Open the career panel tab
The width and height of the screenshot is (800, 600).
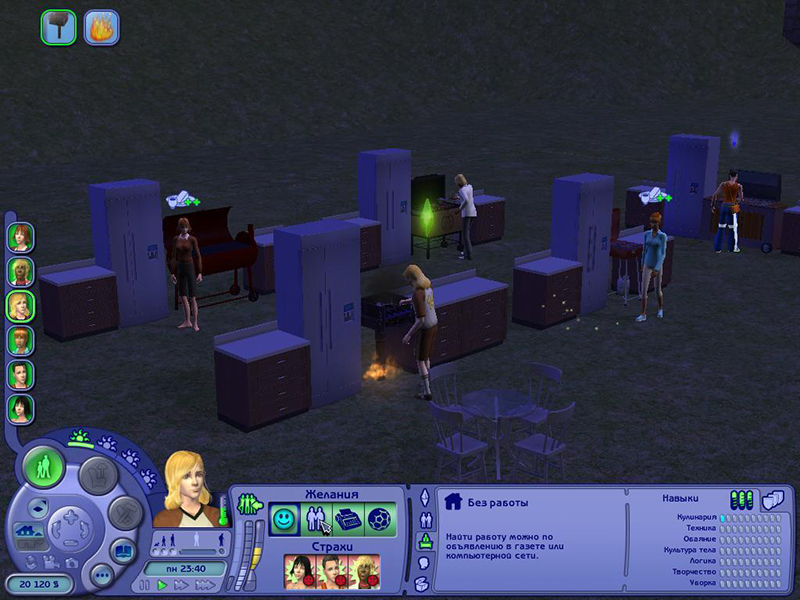pyautogui.click(x=423, y=539)
